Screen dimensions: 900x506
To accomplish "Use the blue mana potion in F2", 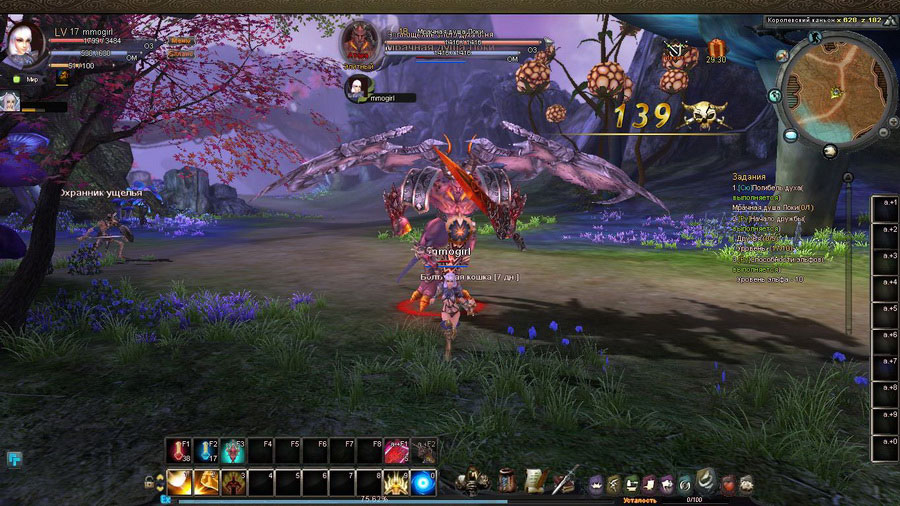I will point(208,451).
